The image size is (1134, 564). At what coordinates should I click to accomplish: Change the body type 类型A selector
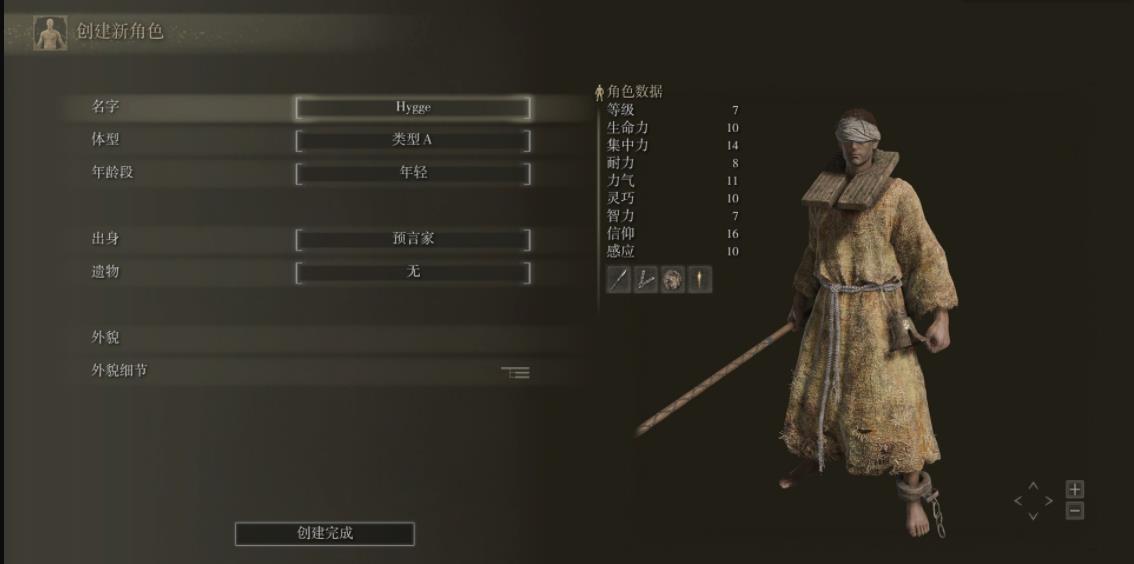tap(412, 140)
